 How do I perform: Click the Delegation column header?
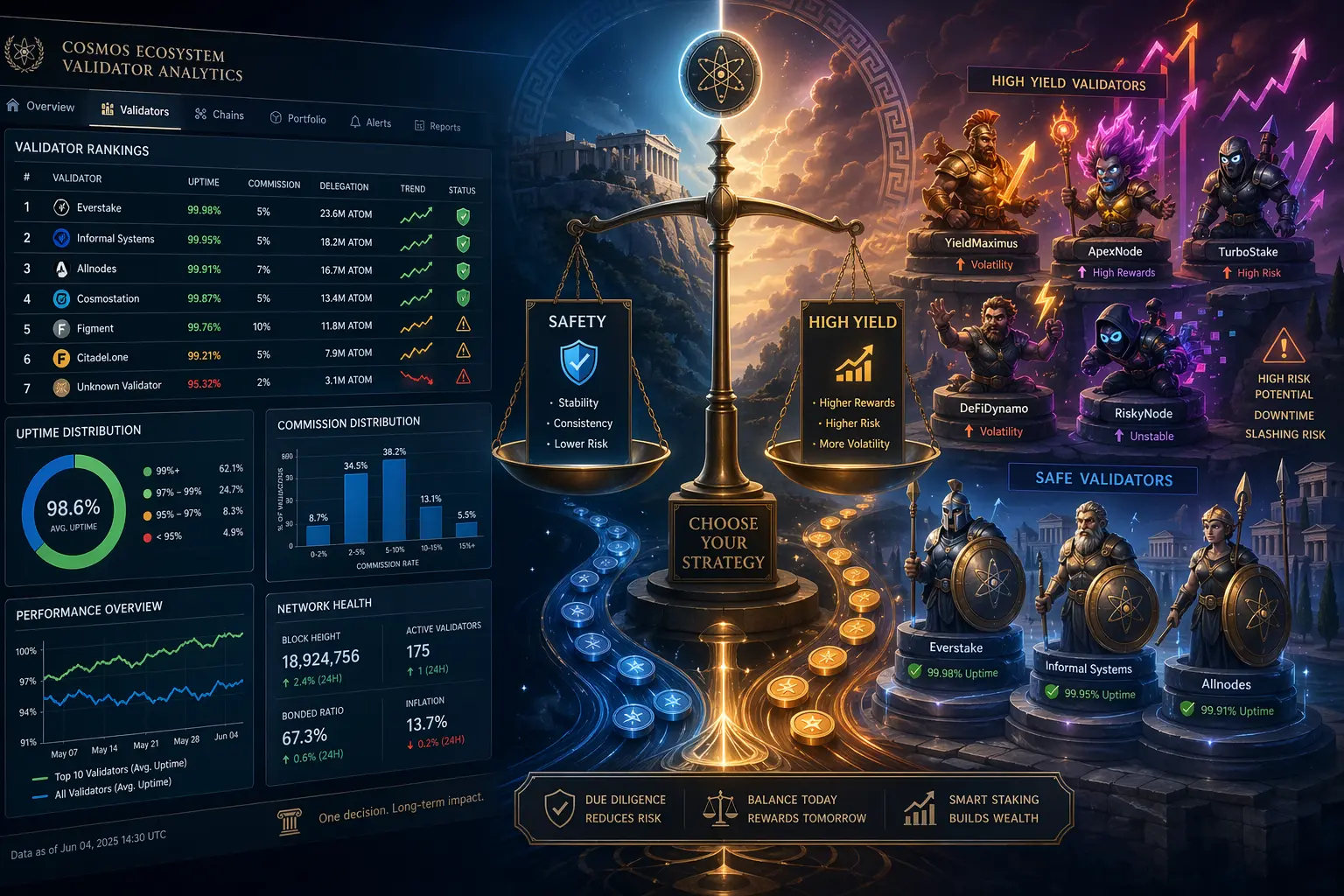coord(344,186)
